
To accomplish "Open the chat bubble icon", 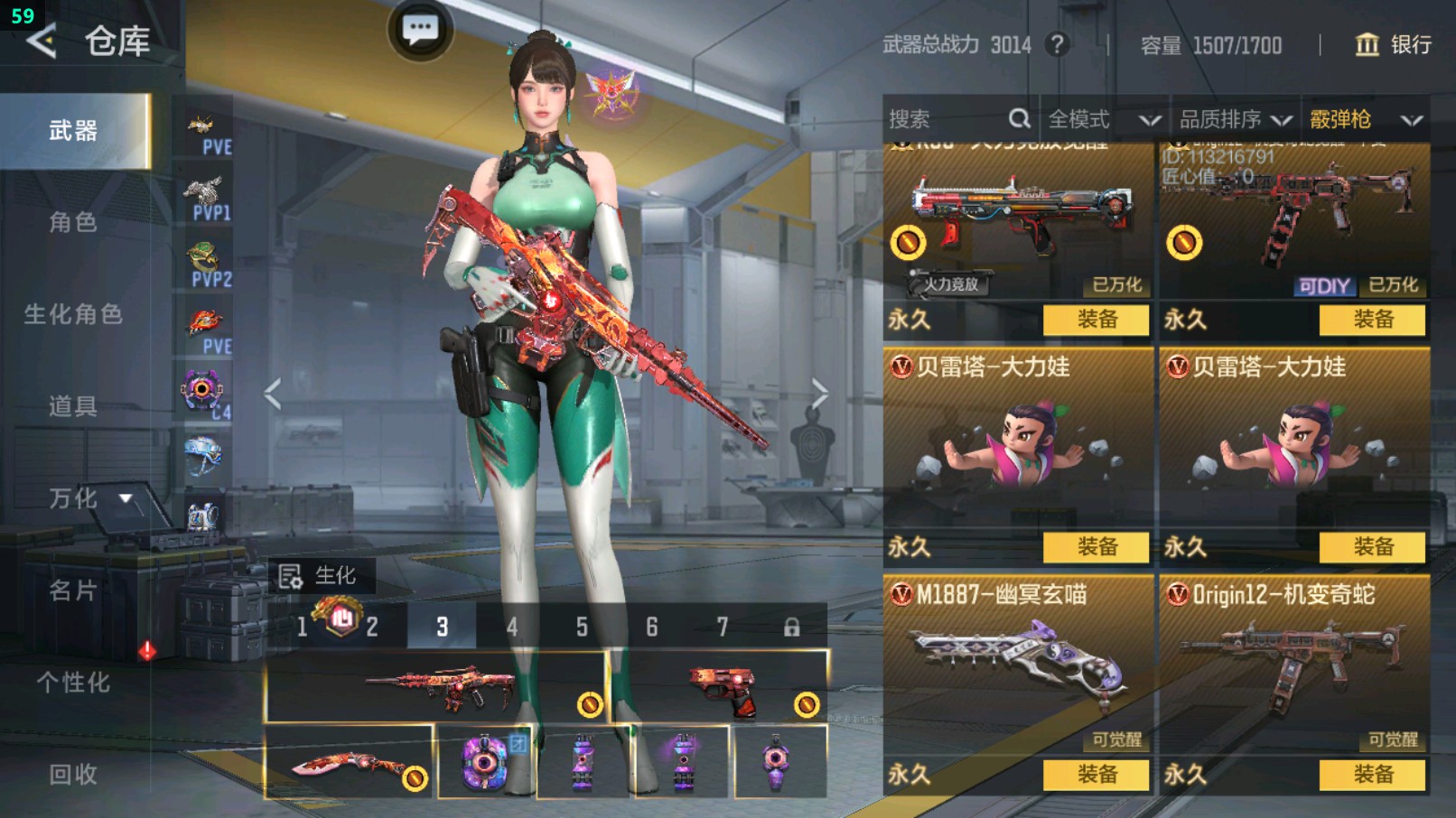I will 420,31.
